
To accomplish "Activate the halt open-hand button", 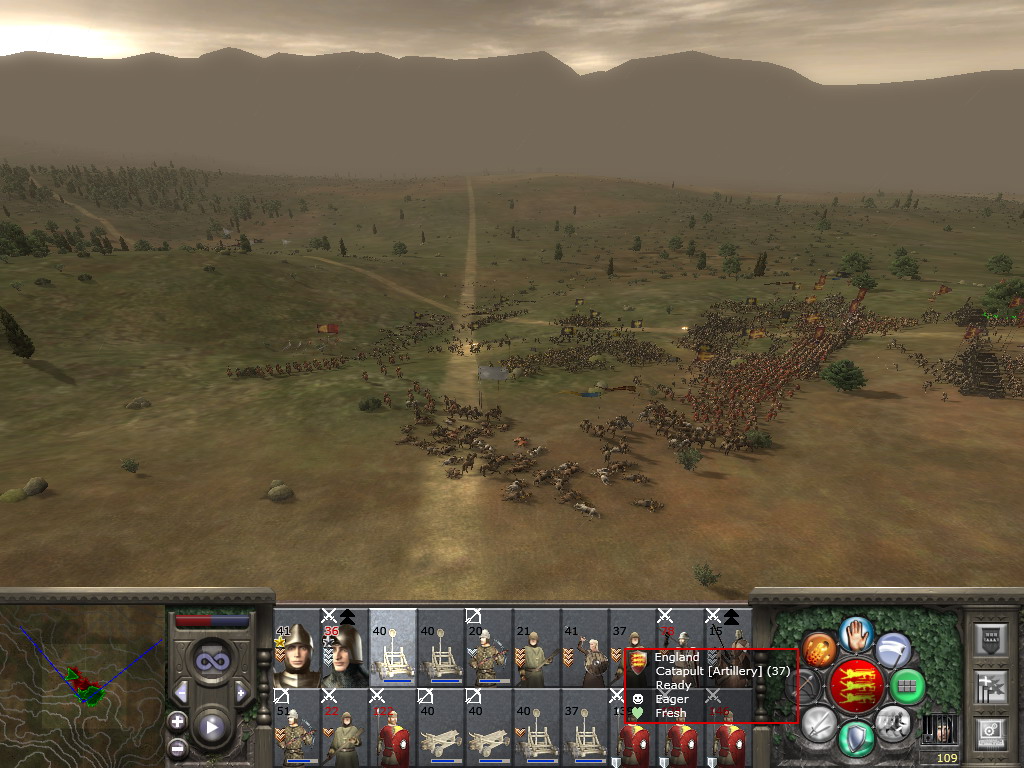I will tap(856, 632).
